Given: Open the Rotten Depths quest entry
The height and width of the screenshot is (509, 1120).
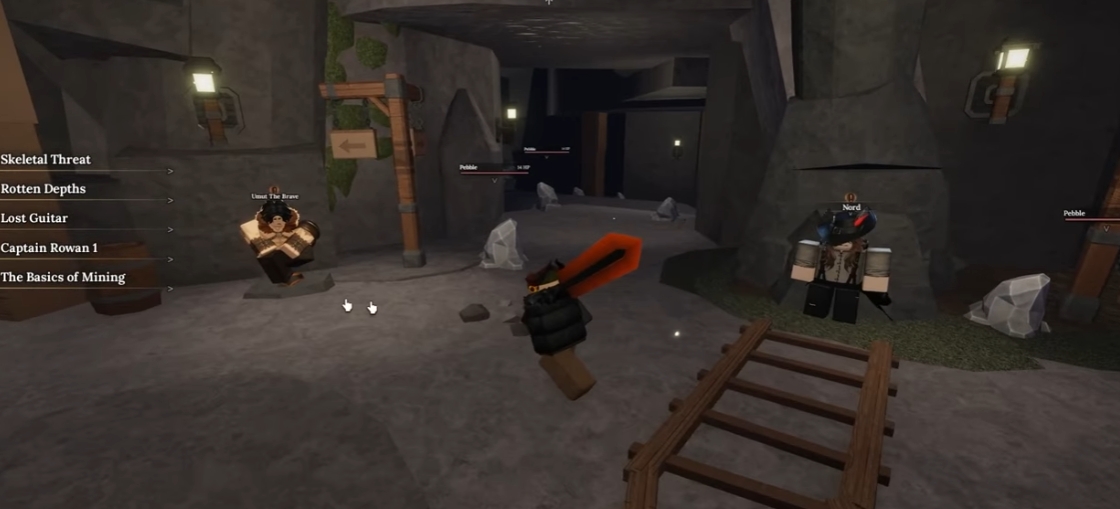Looking at the screenshot, I should [x=44, y=189].
